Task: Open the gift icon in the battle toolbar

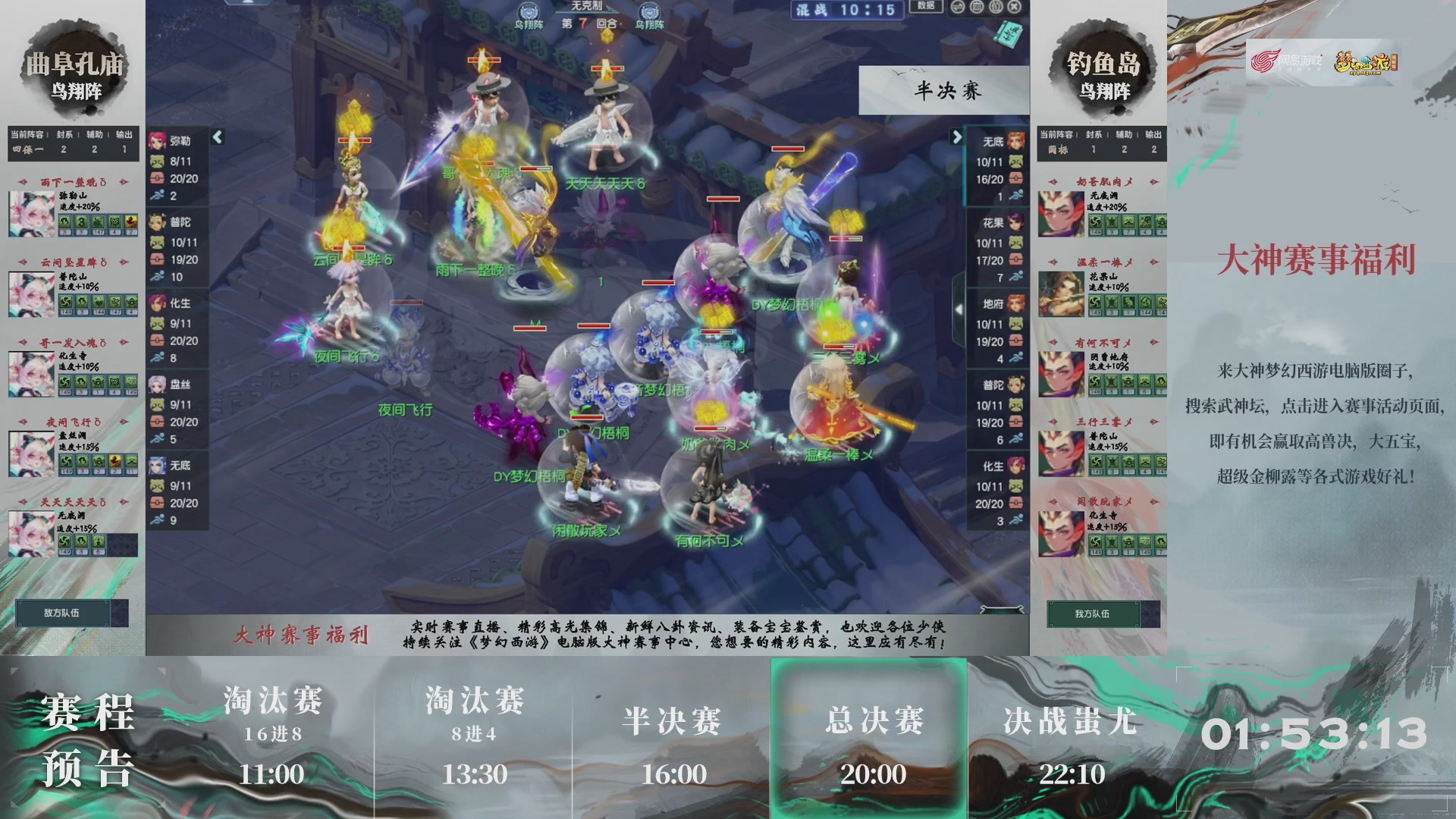Action: (x=995, y=8)
